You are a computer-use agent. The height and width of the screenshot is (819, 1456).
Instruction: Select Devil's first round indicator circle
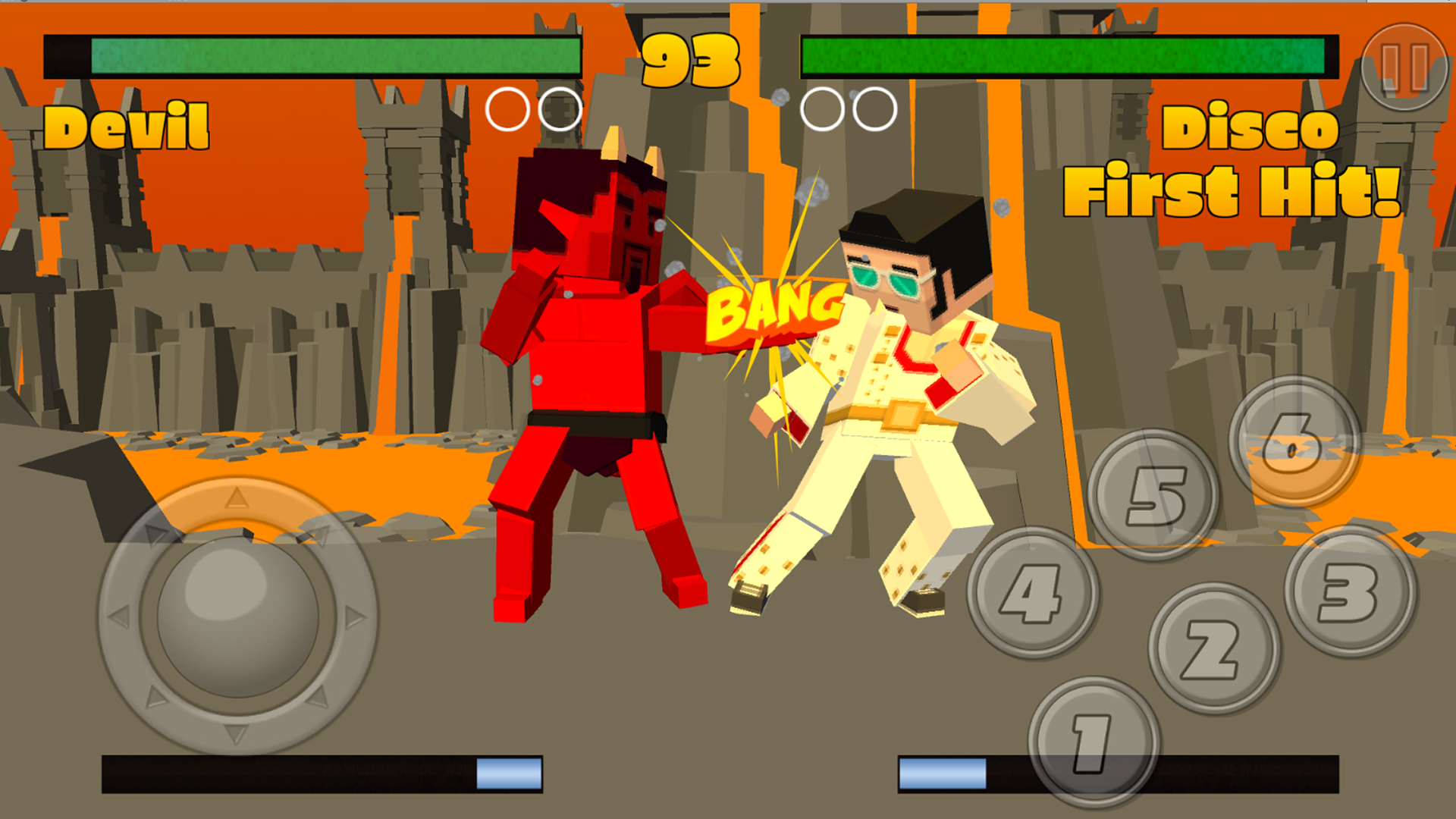tap(510, 109)
